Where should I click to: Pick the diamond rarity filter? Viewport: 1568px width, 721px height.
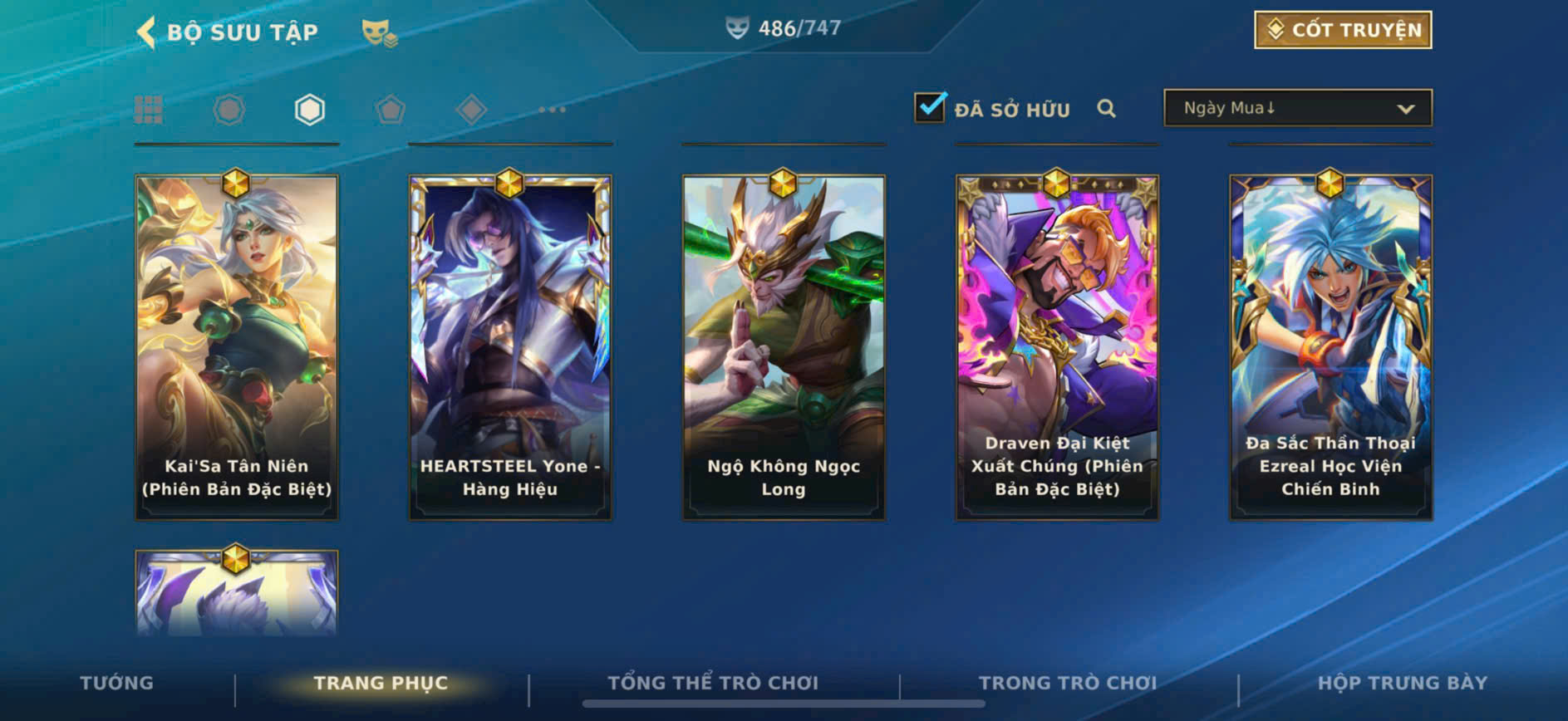[x=470, y=110]
